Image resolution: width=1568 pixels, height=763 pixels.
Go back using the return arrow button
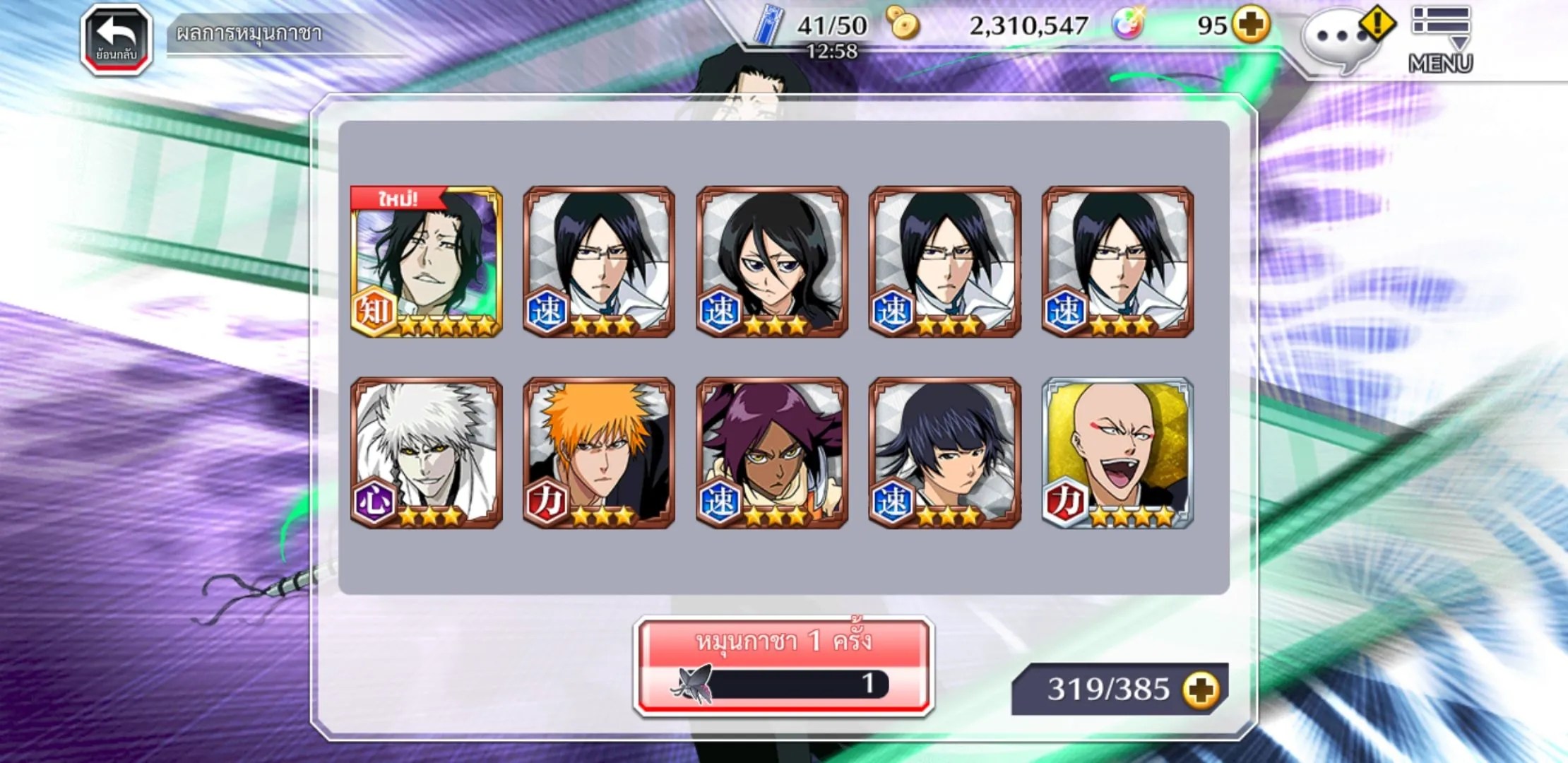(117, 39)
